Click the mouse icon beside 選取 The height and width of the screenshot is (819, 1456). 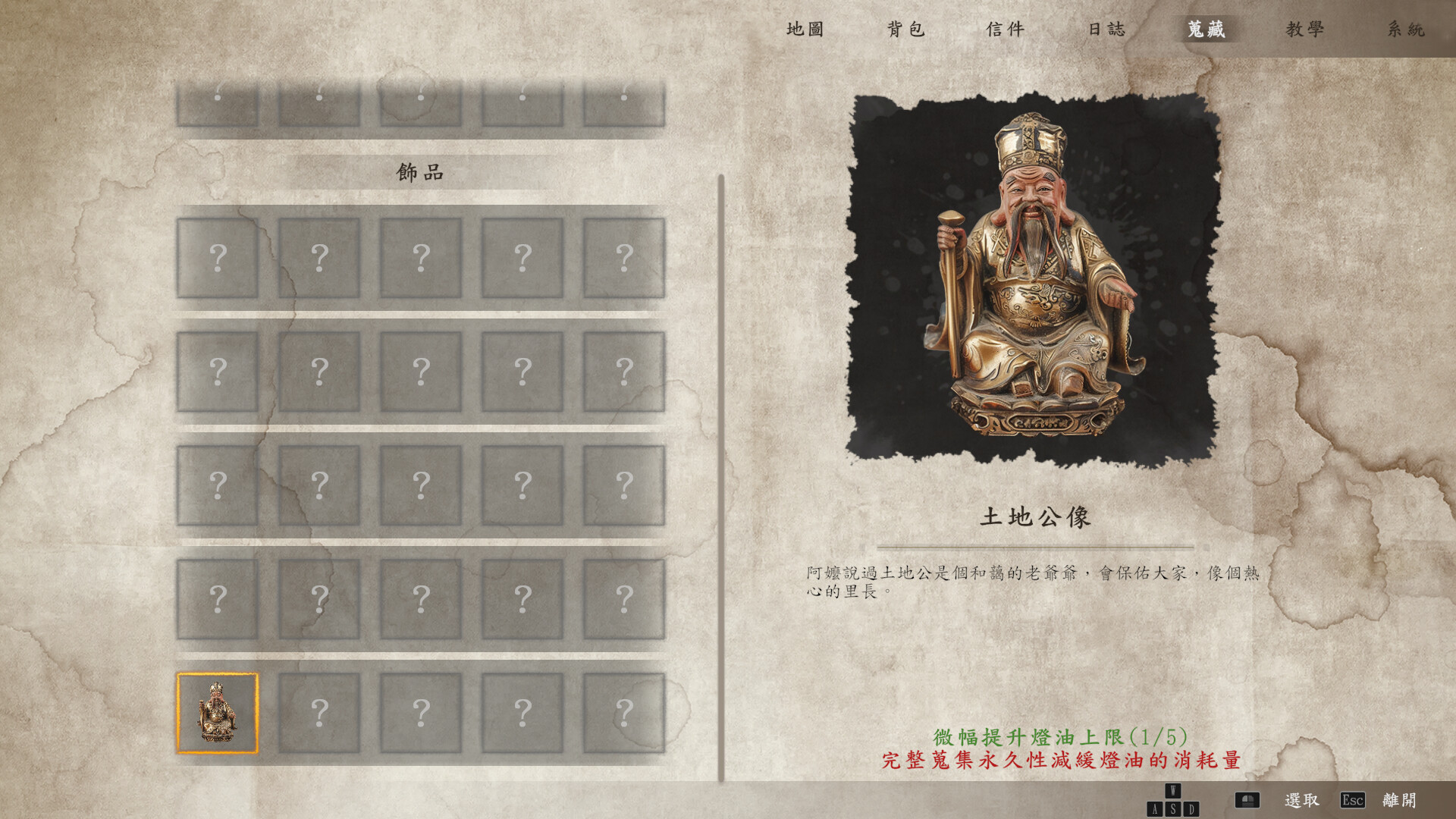[1248, 799]
